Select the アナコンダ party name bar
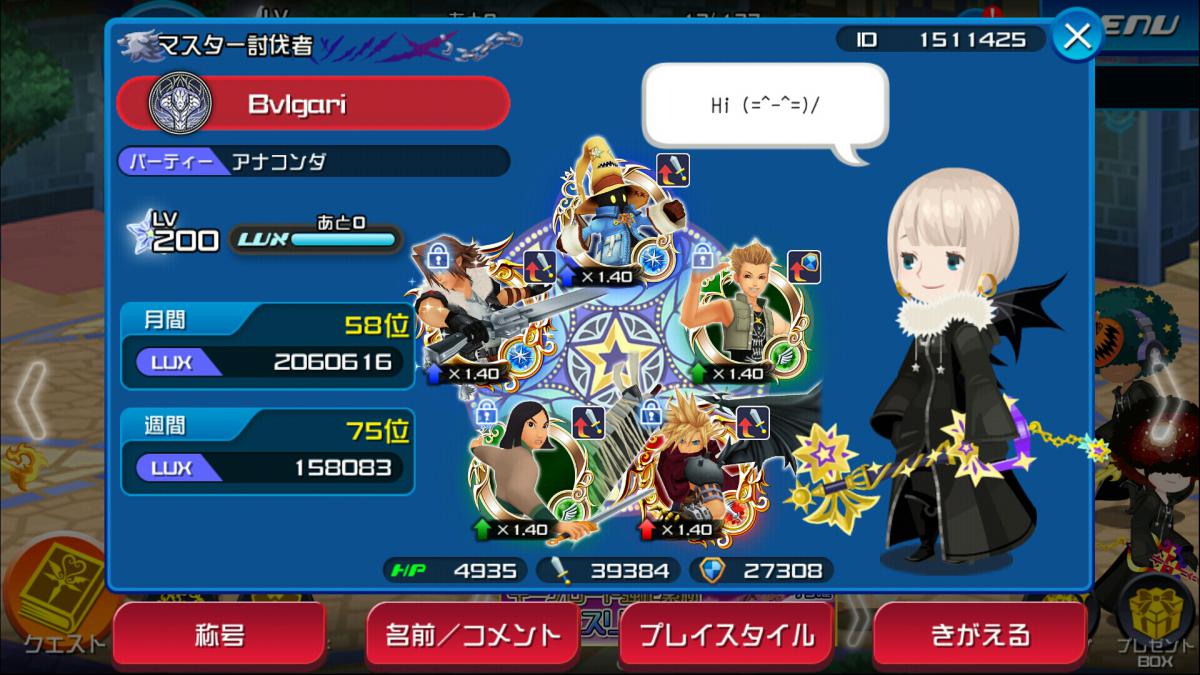 click(313, 161)
